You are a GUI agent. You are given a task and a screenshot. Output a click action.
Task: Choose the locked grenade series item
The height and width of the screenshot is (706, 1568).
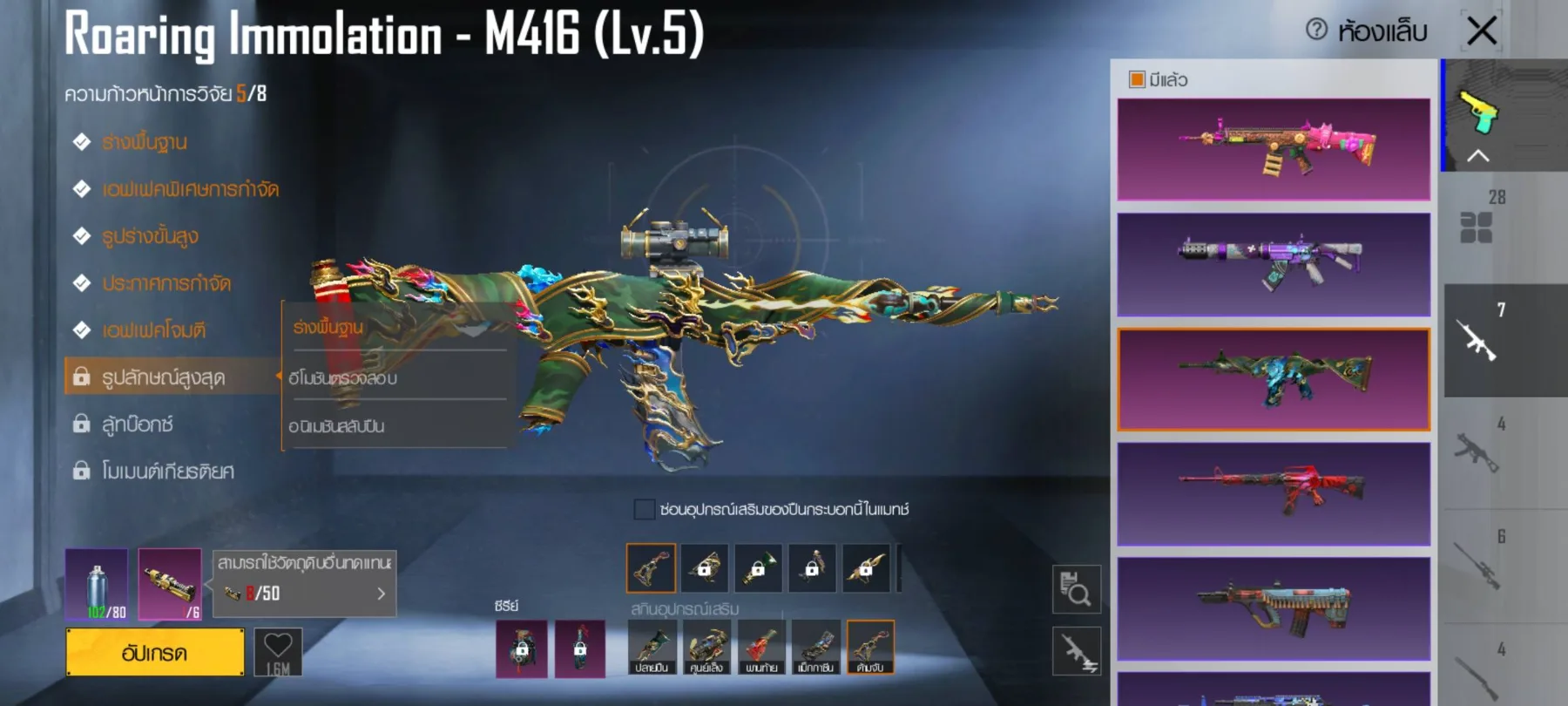click(x=522, y=648)
